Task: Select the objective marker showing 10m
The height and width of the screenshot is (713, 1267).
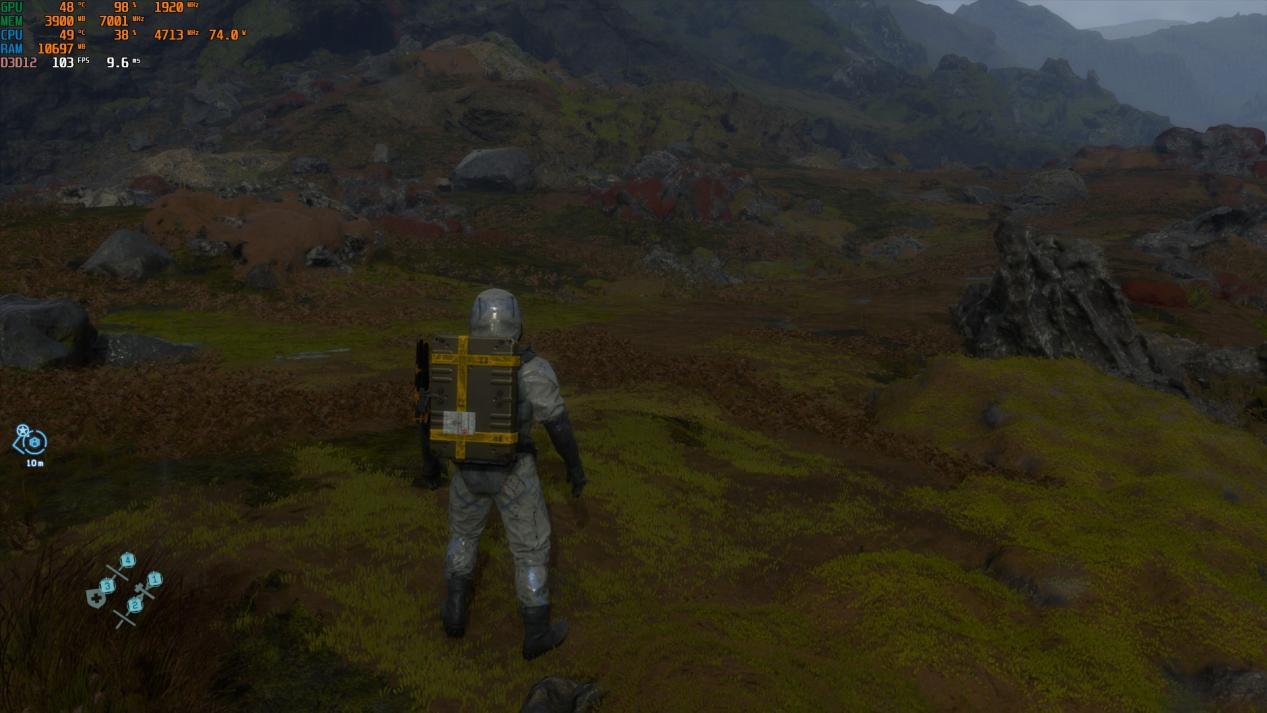Action: [x=31, y=441]
